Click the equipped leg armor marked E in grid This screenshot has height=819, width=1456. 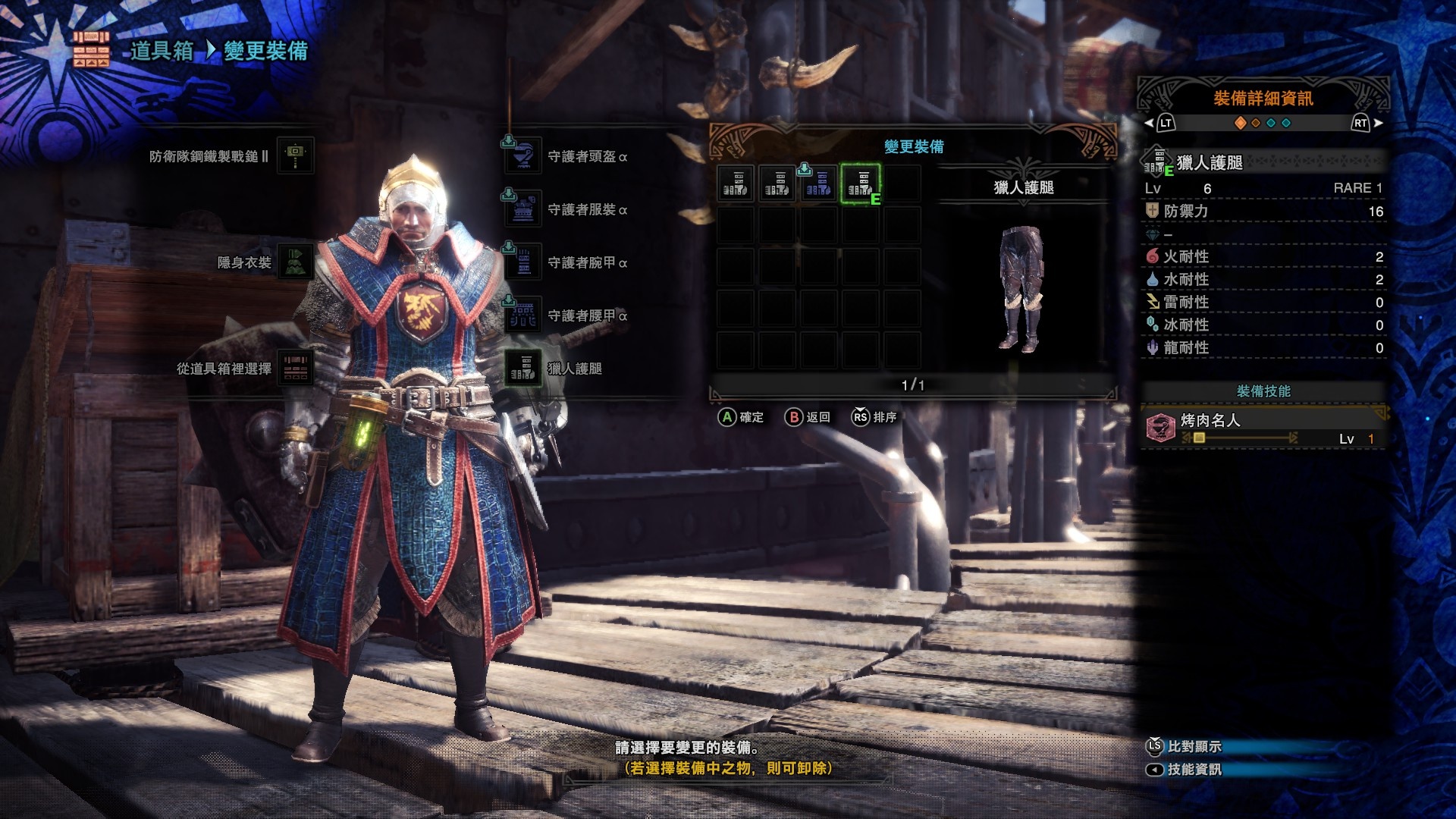coord(860,184)
